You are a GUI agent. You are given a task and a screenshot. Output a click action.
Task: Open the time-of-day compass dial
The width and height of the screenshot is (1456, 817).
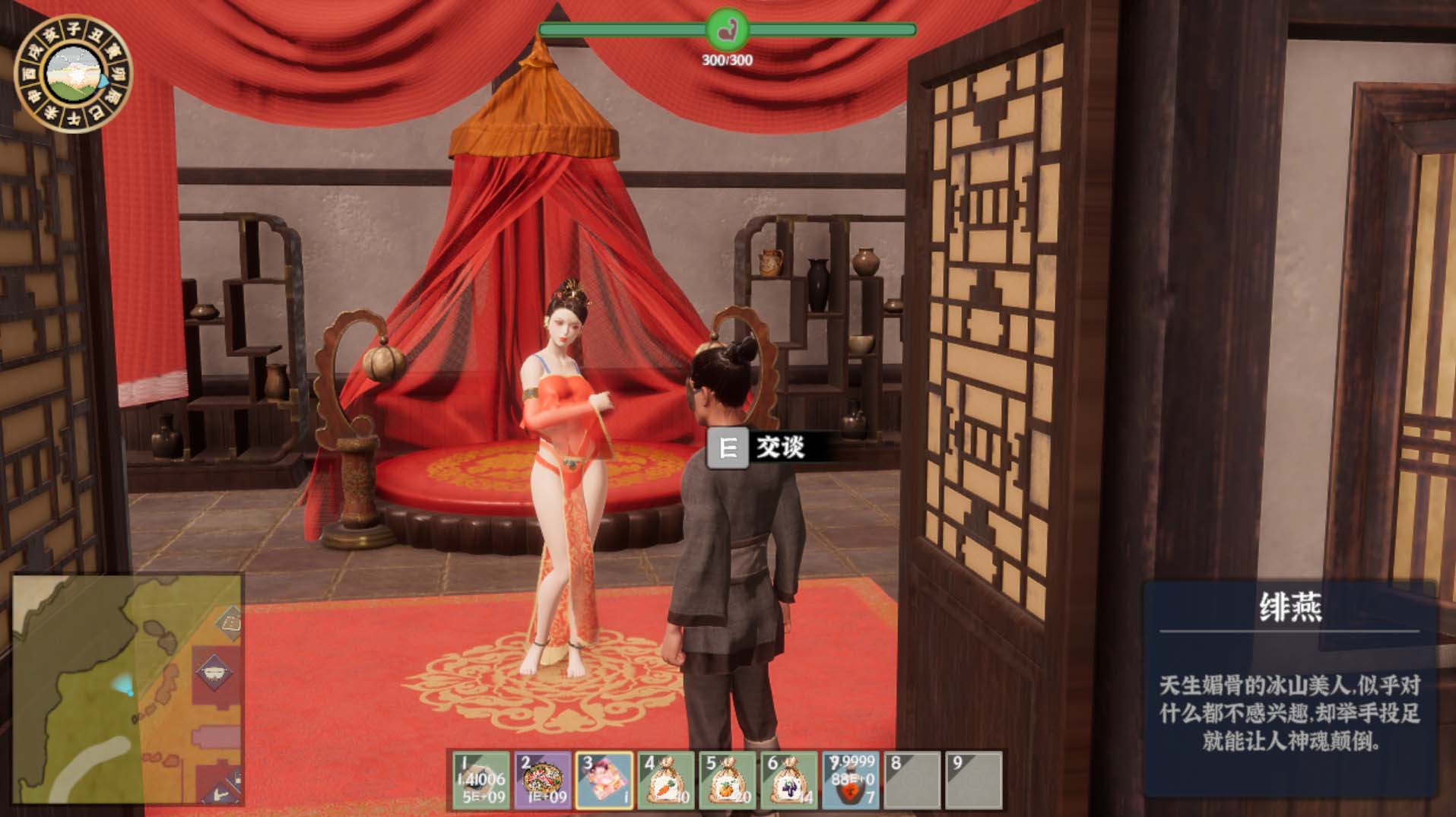(x=74, y=74)
